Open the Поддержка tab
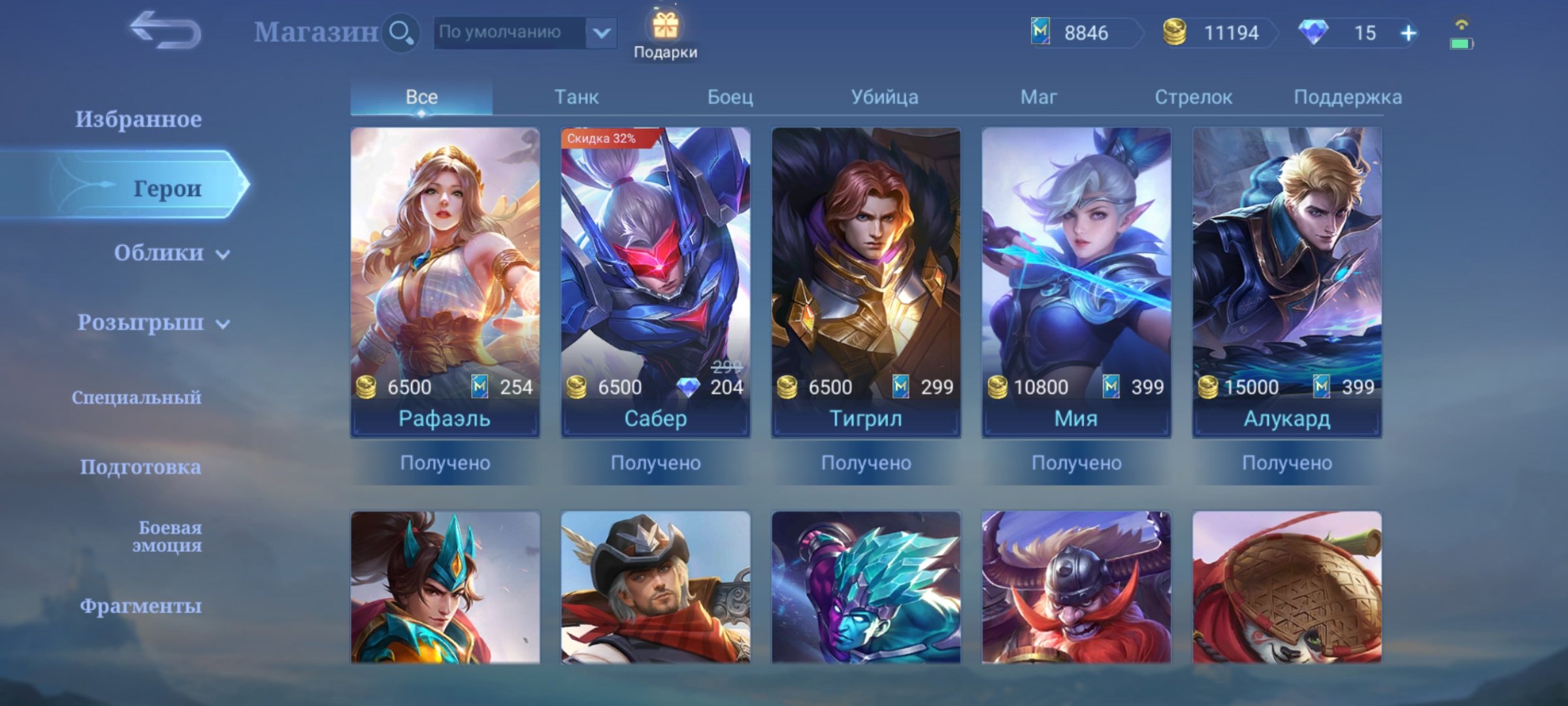1568x706 pixels. click(1347, 97)
